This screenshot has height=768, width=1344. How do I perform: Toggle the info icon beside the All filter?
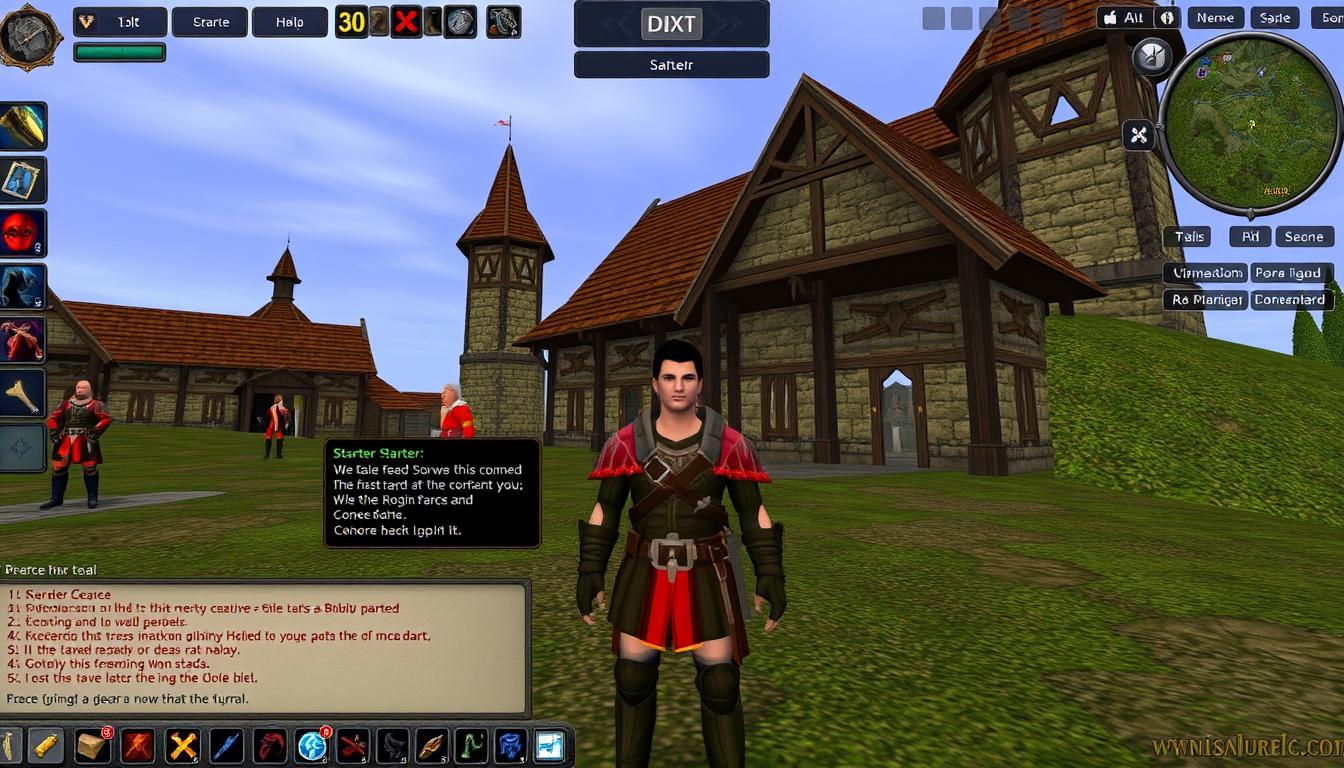(x=1167, y=17)
